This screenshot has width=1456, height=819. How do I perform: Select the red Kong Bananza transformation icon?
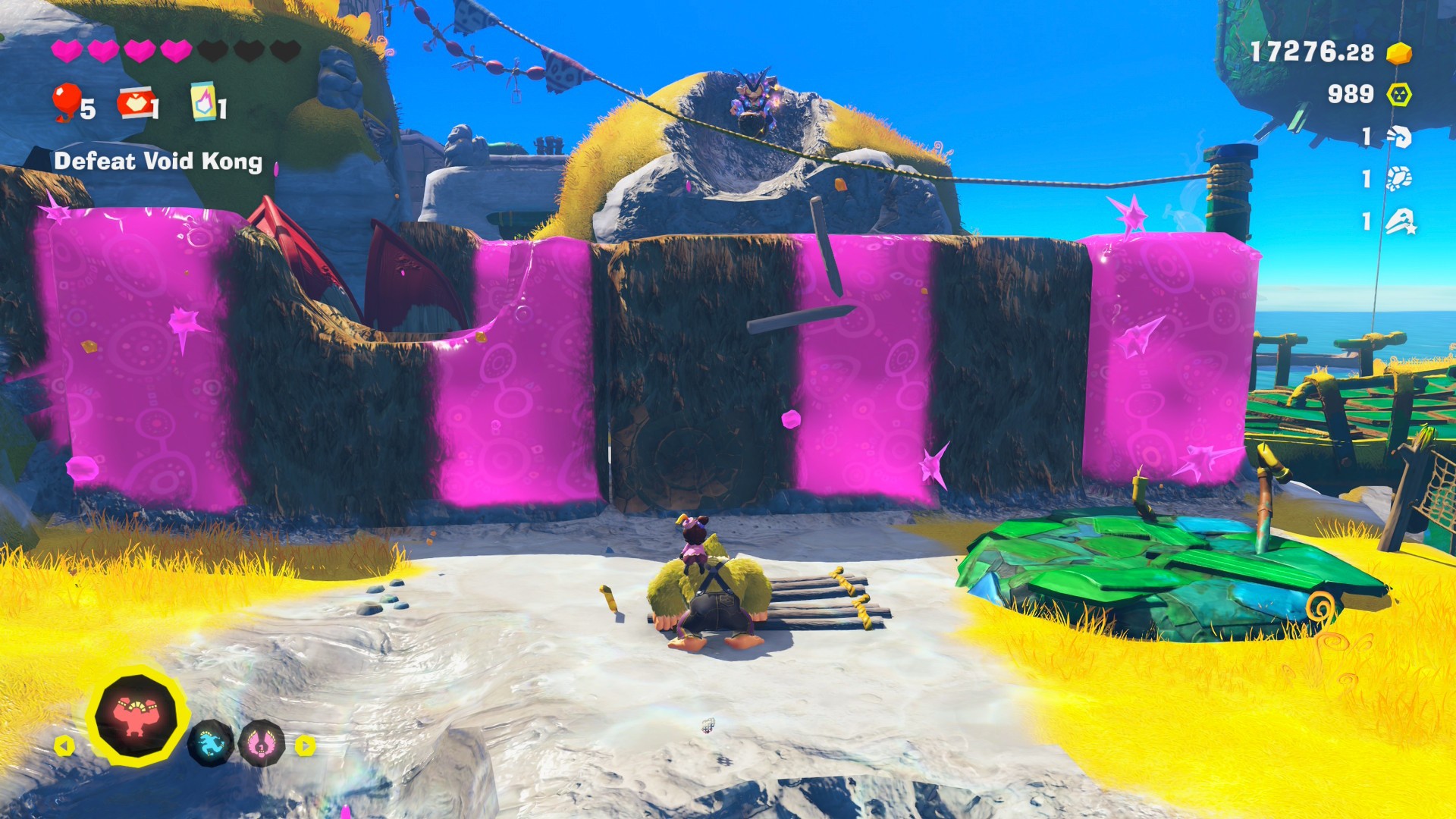tap(137, 715)
